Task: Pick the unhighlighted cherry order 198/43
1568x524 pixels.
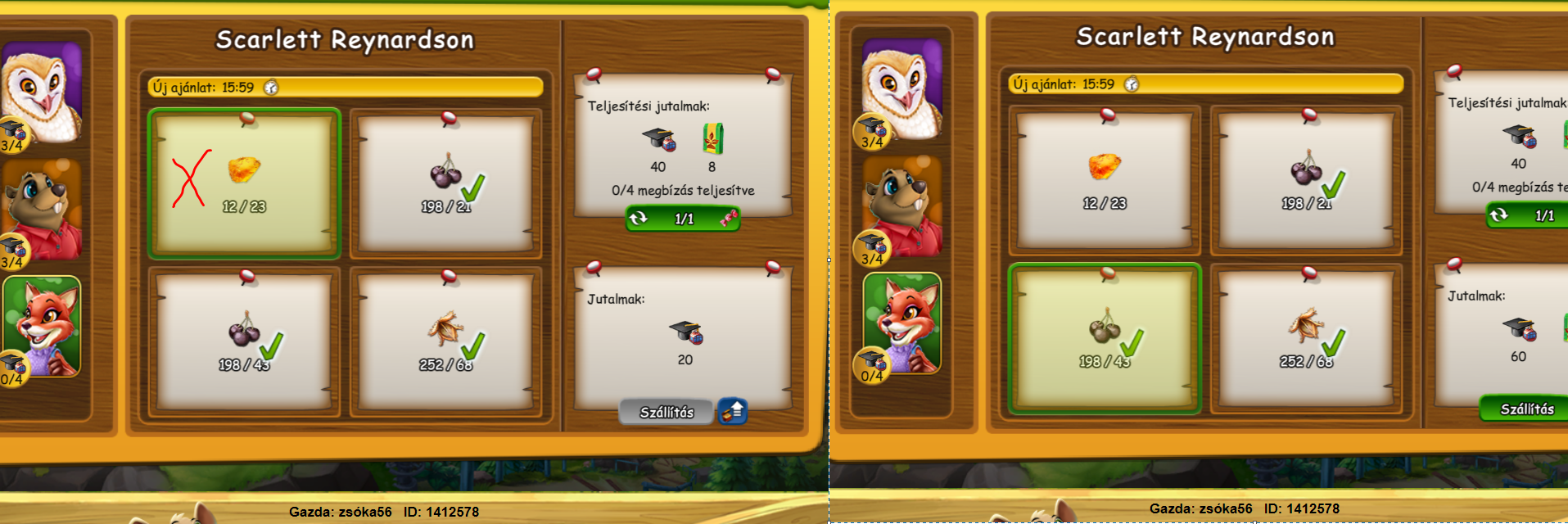Action: point(244,341)
